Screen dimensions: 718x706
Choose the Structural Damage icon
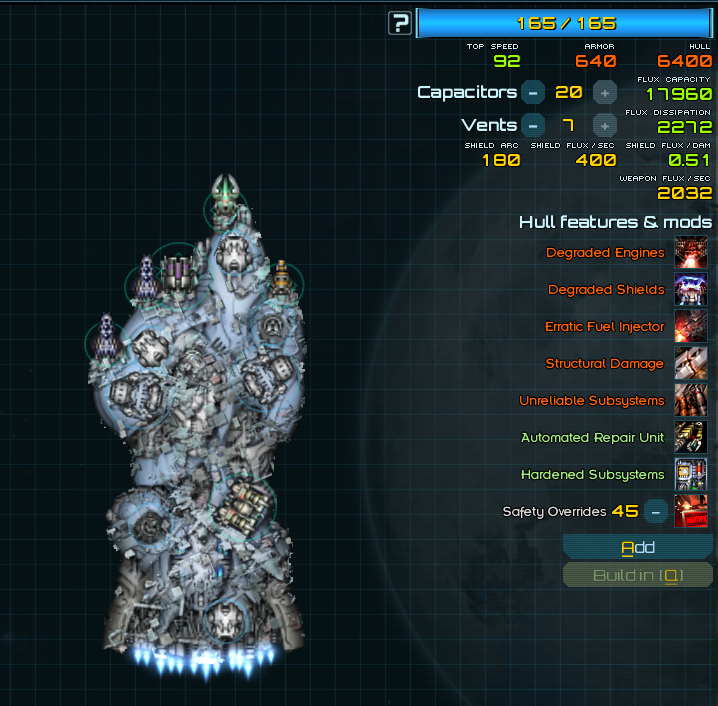pyautogui.click(x=691, y=364)
